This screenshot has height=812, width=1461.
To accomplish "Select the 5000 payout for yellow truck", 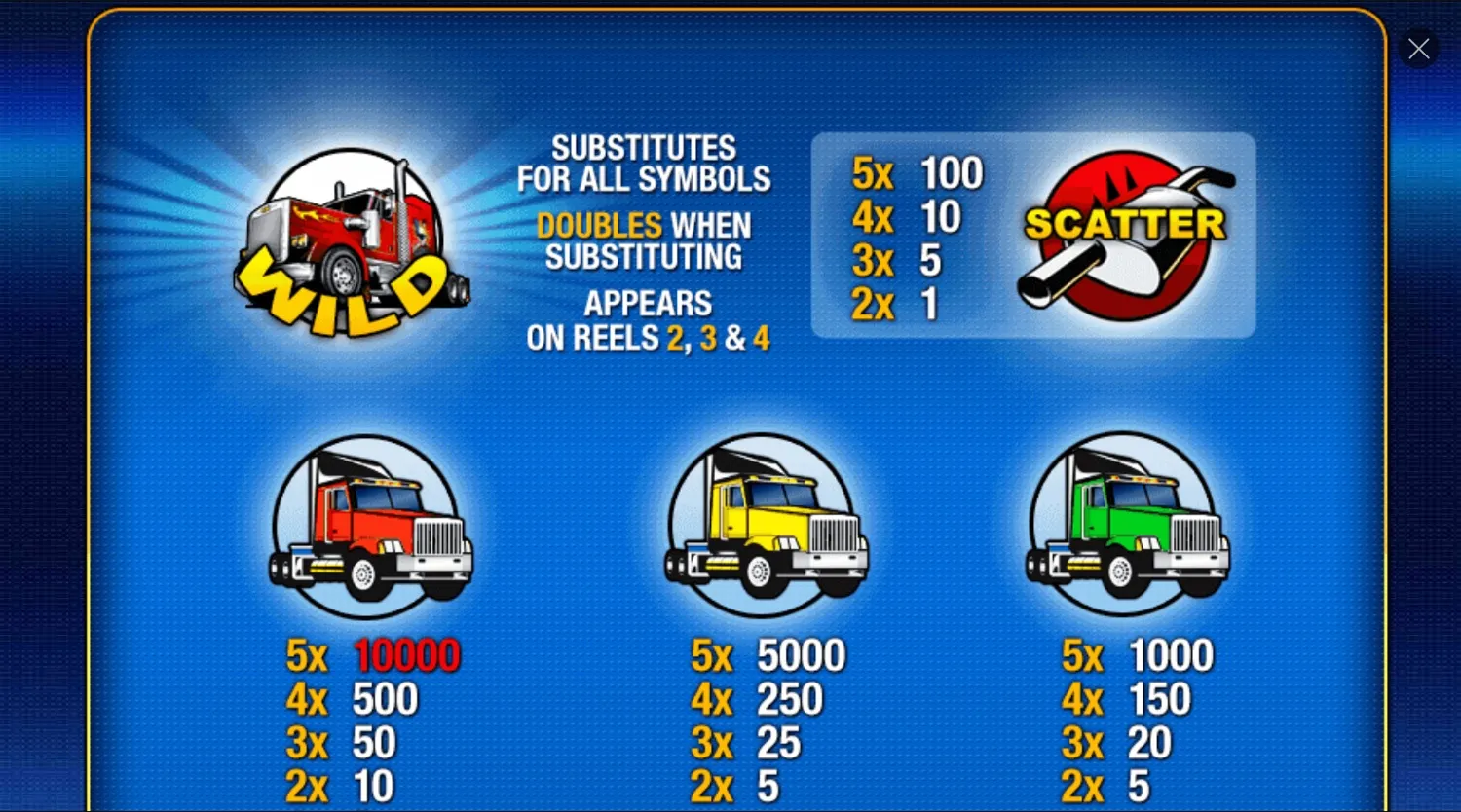I will pyautogui.click(x=801, y=655).
